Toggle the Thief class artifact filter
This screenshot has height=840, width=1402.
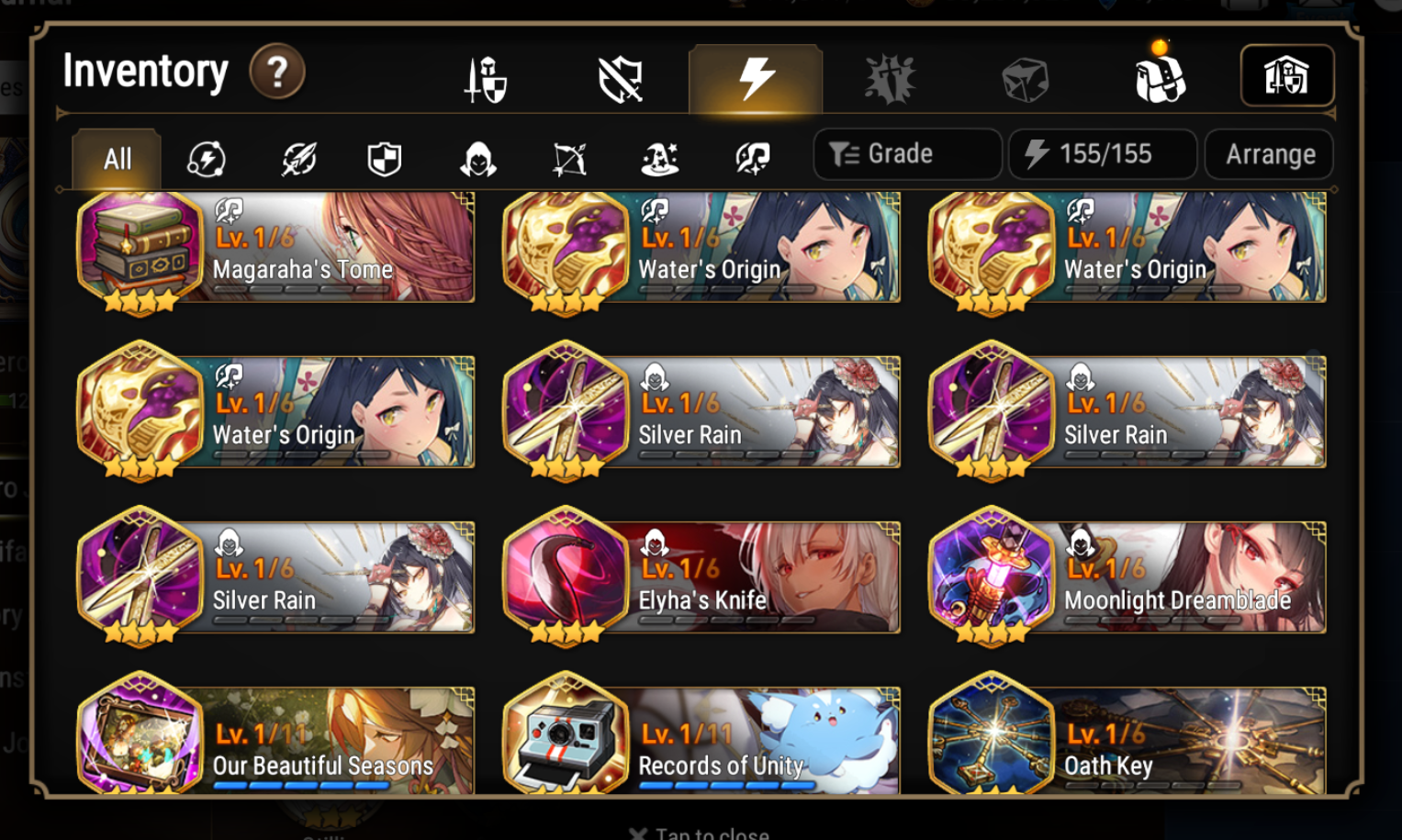point(478,158)
